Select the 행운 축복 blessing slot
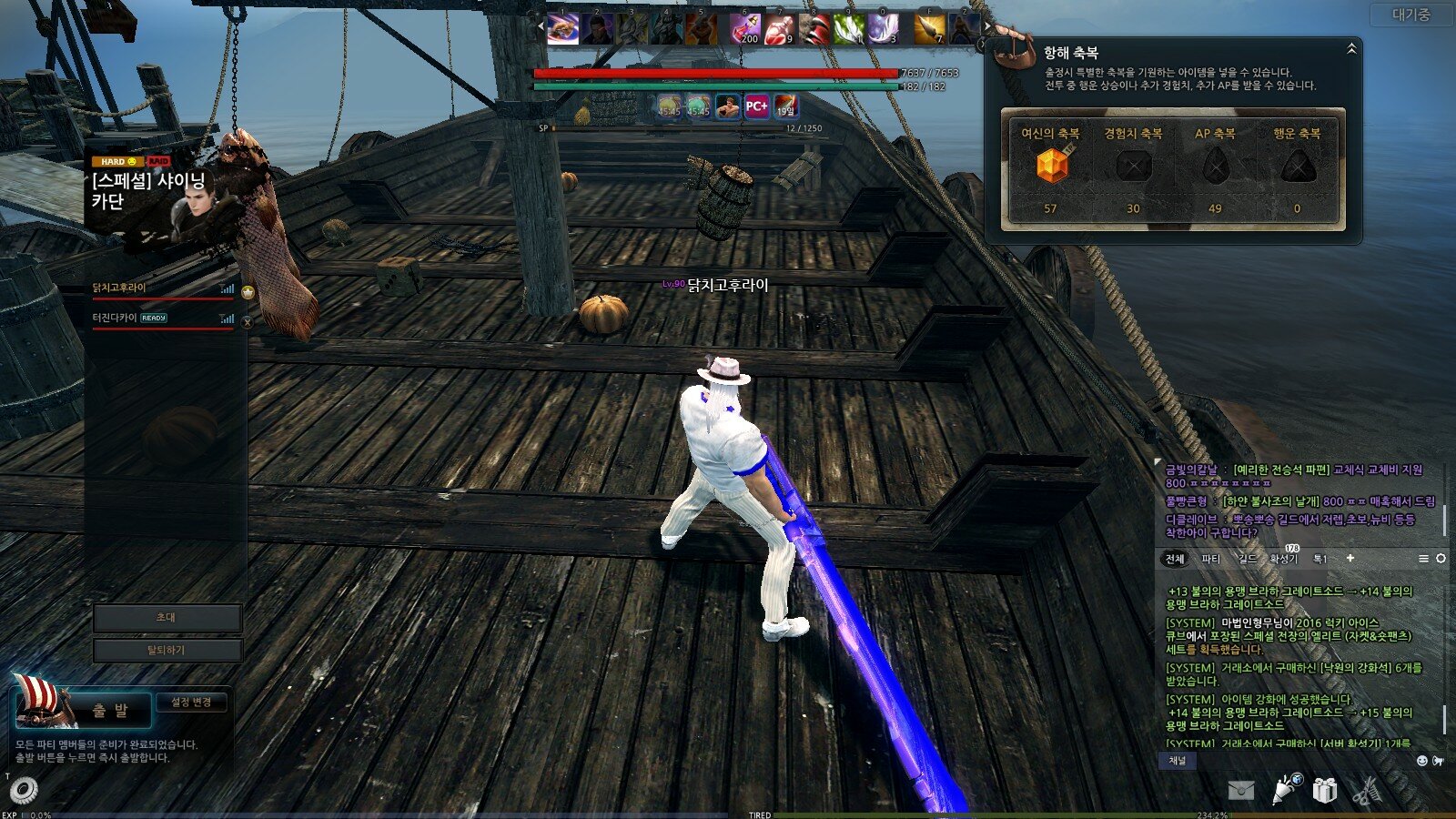The image size is (1456, 819). click(1297, 167)
